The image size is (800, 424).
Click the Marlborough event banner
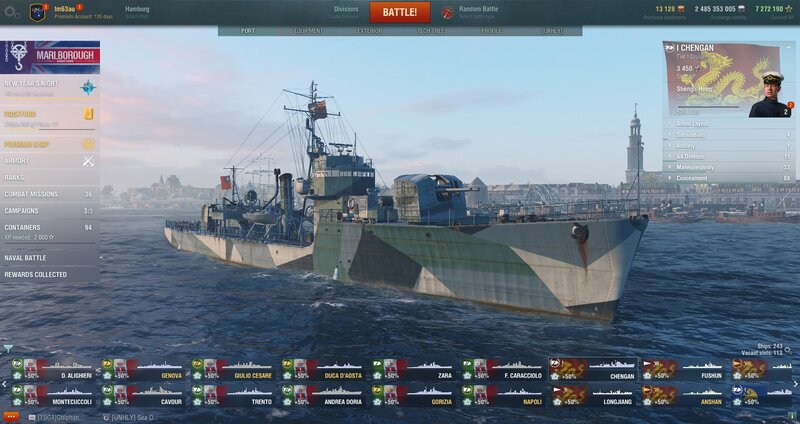pyautogui.click(x=50, y=55)
